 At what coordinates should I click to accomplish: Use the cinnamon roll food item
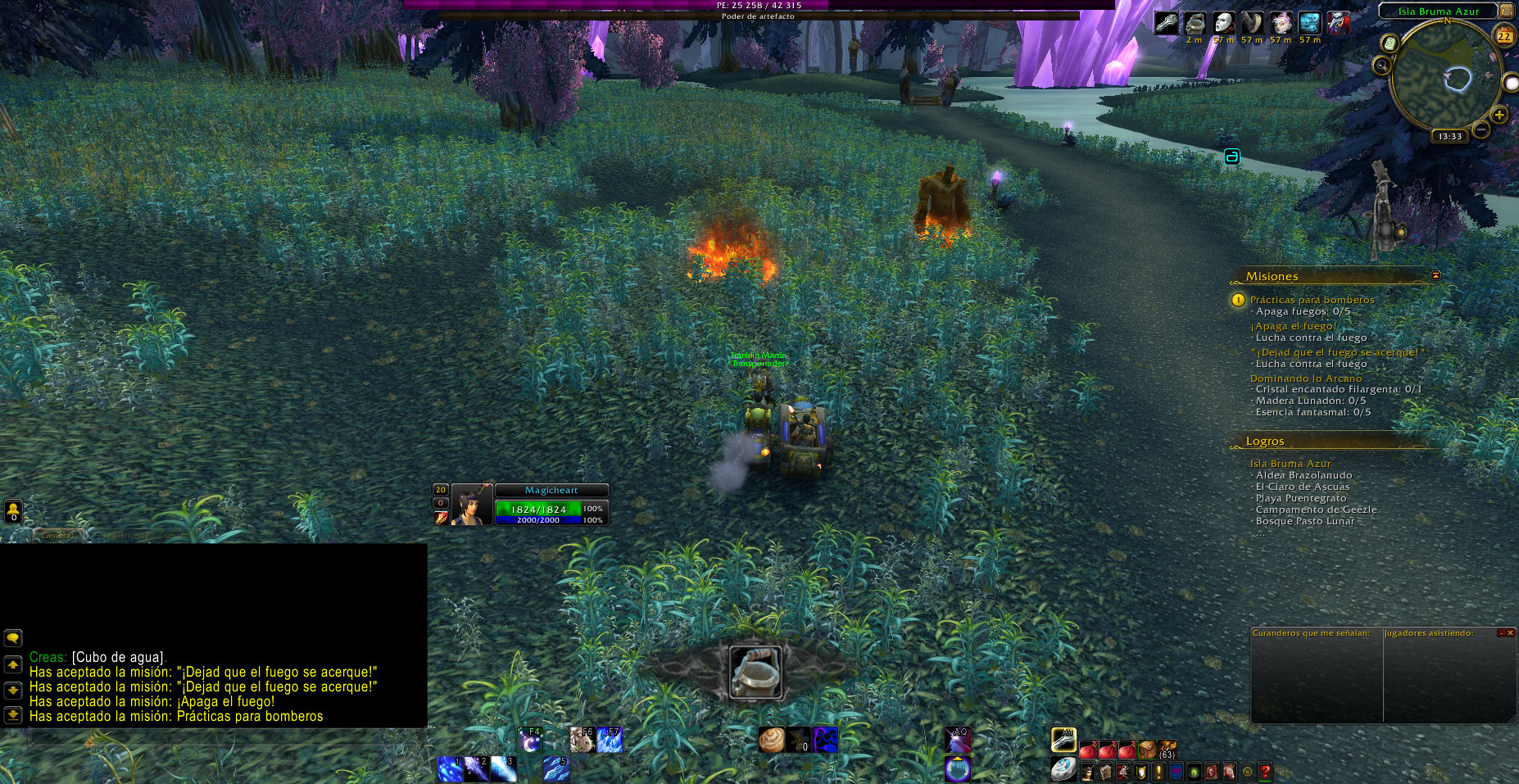[x=771, y=740]
